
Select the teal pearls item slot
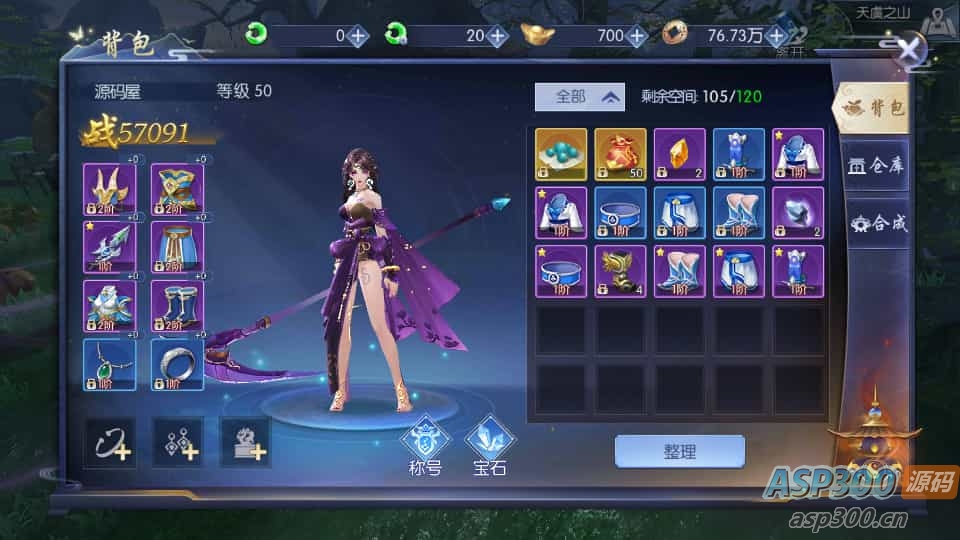(561, 154)
